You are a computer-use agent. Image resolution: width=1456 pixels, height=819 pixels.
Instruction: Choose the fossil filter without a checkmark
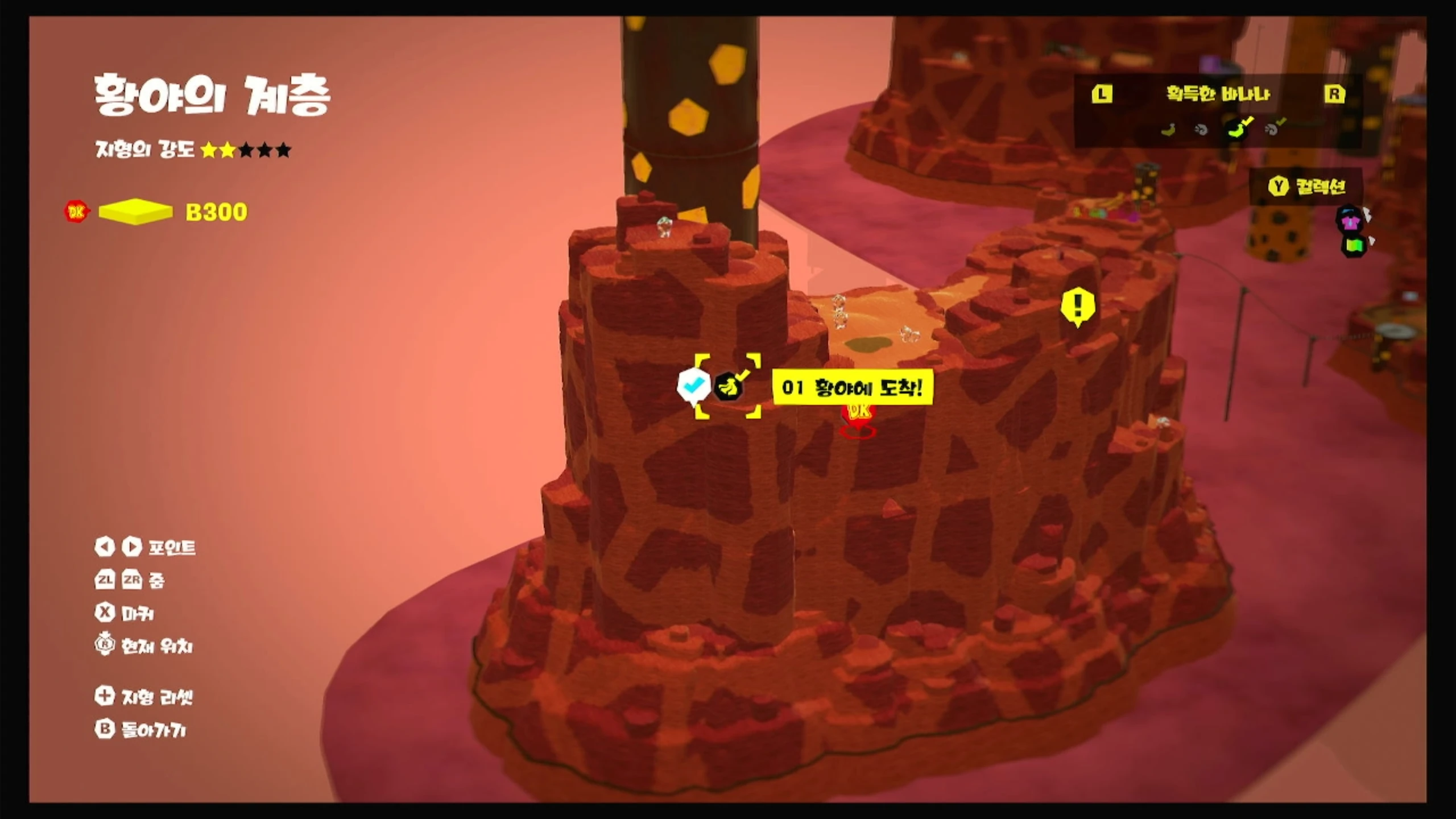click(1201, 130)
